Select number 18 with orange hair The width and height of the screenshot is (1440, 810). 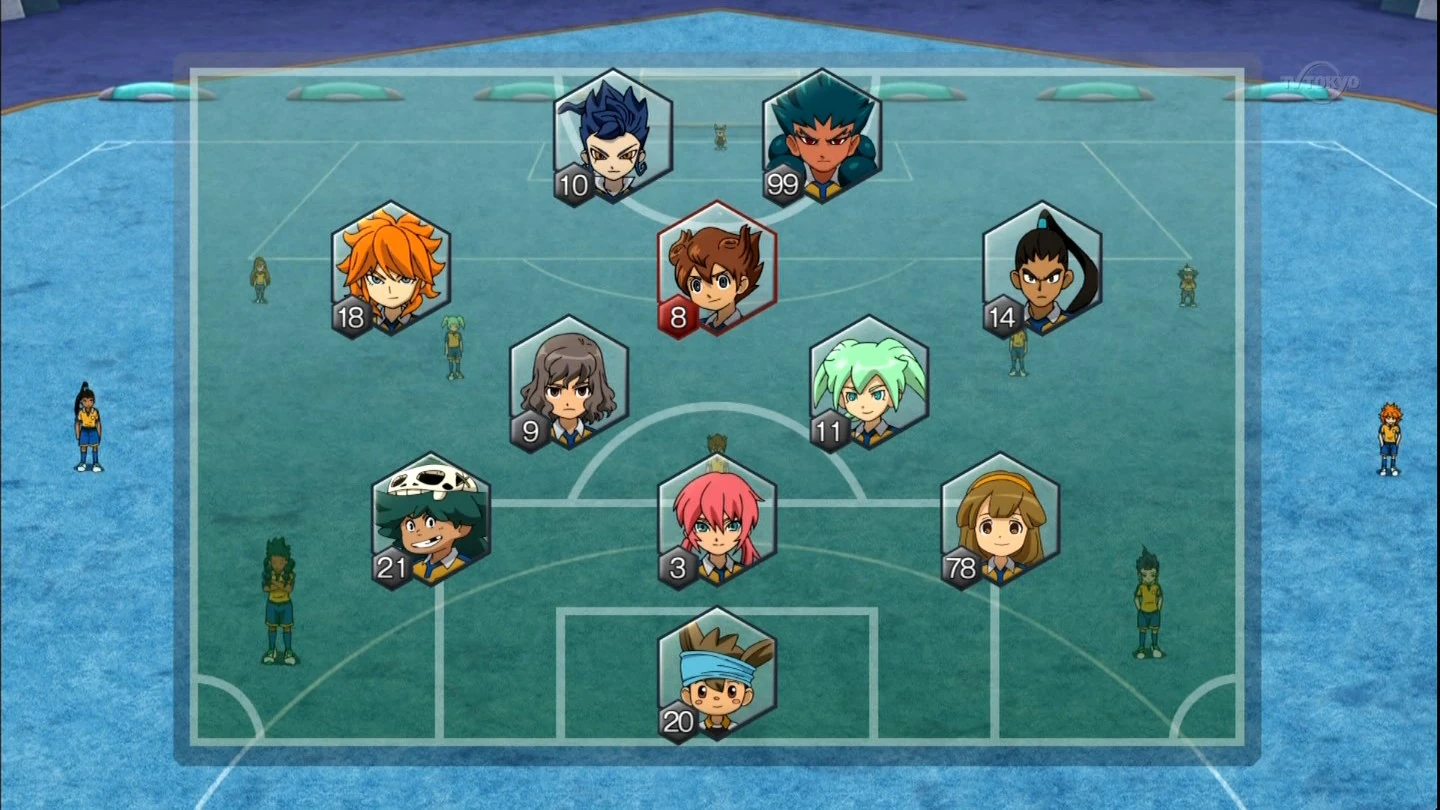point(390,268)
